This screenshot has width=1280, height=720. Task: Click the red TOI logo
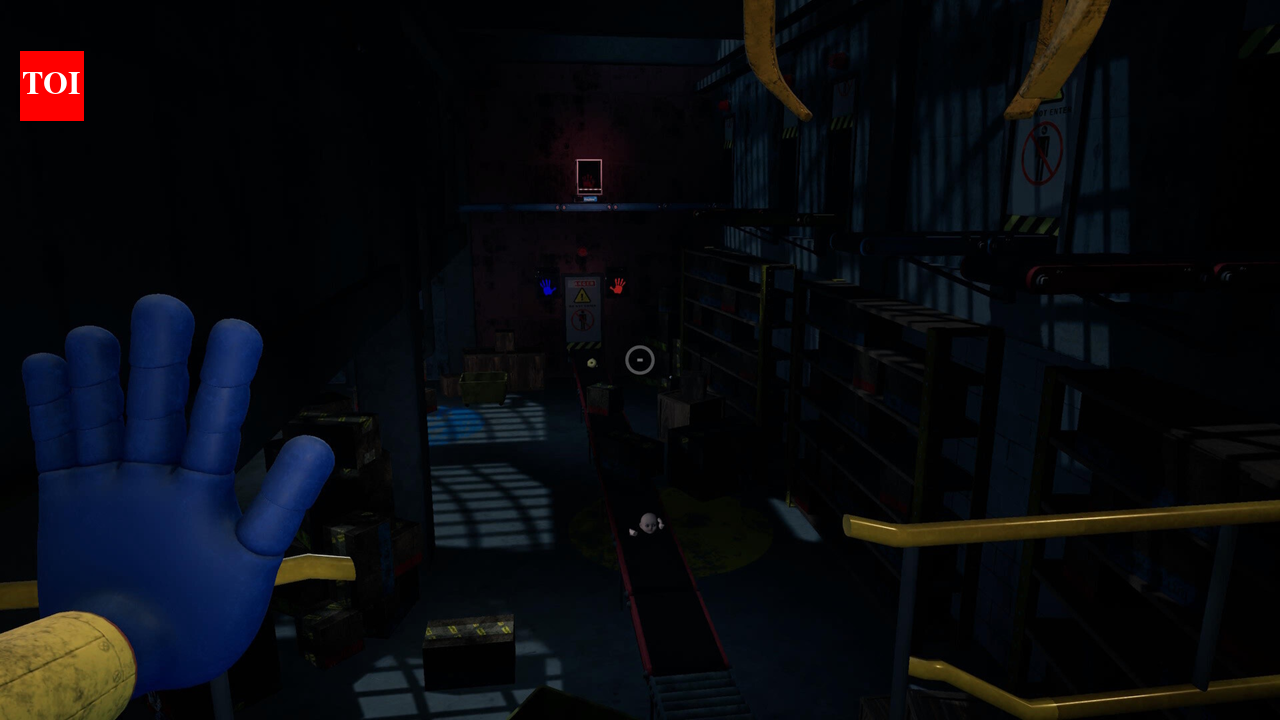(x=52, y=86)
